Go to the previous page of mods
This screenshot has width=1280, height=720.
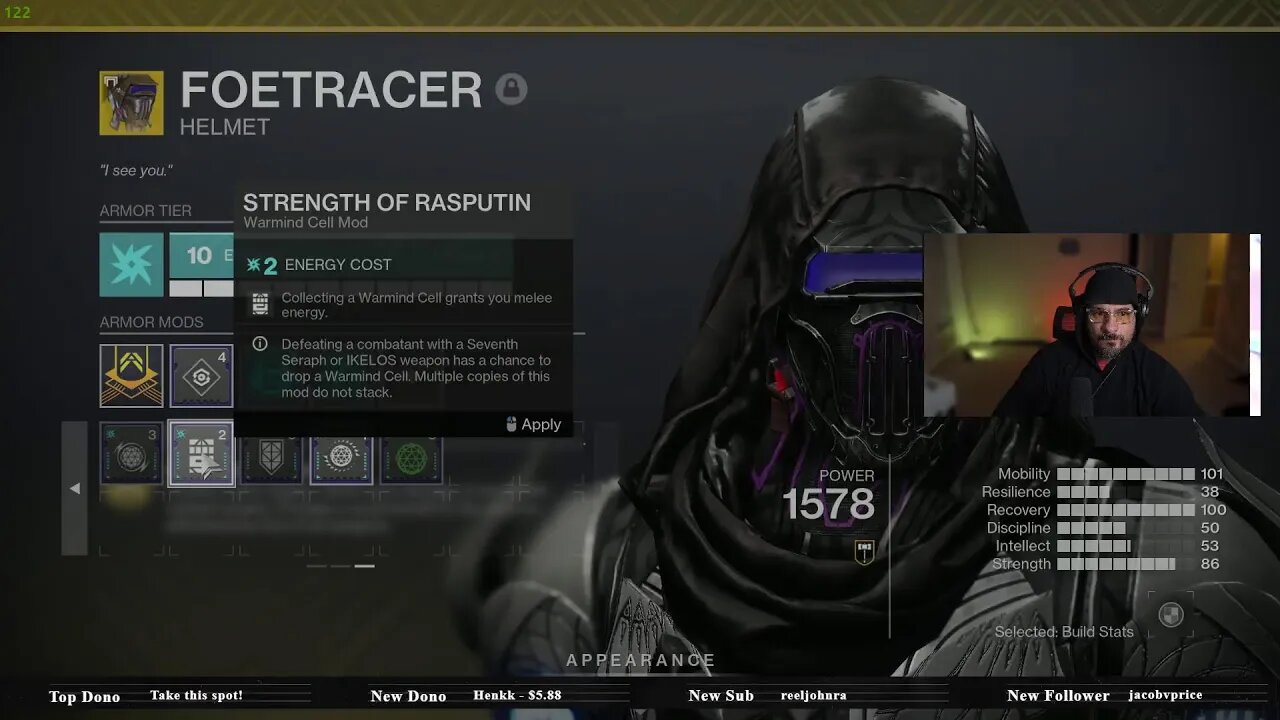[74, 488]
